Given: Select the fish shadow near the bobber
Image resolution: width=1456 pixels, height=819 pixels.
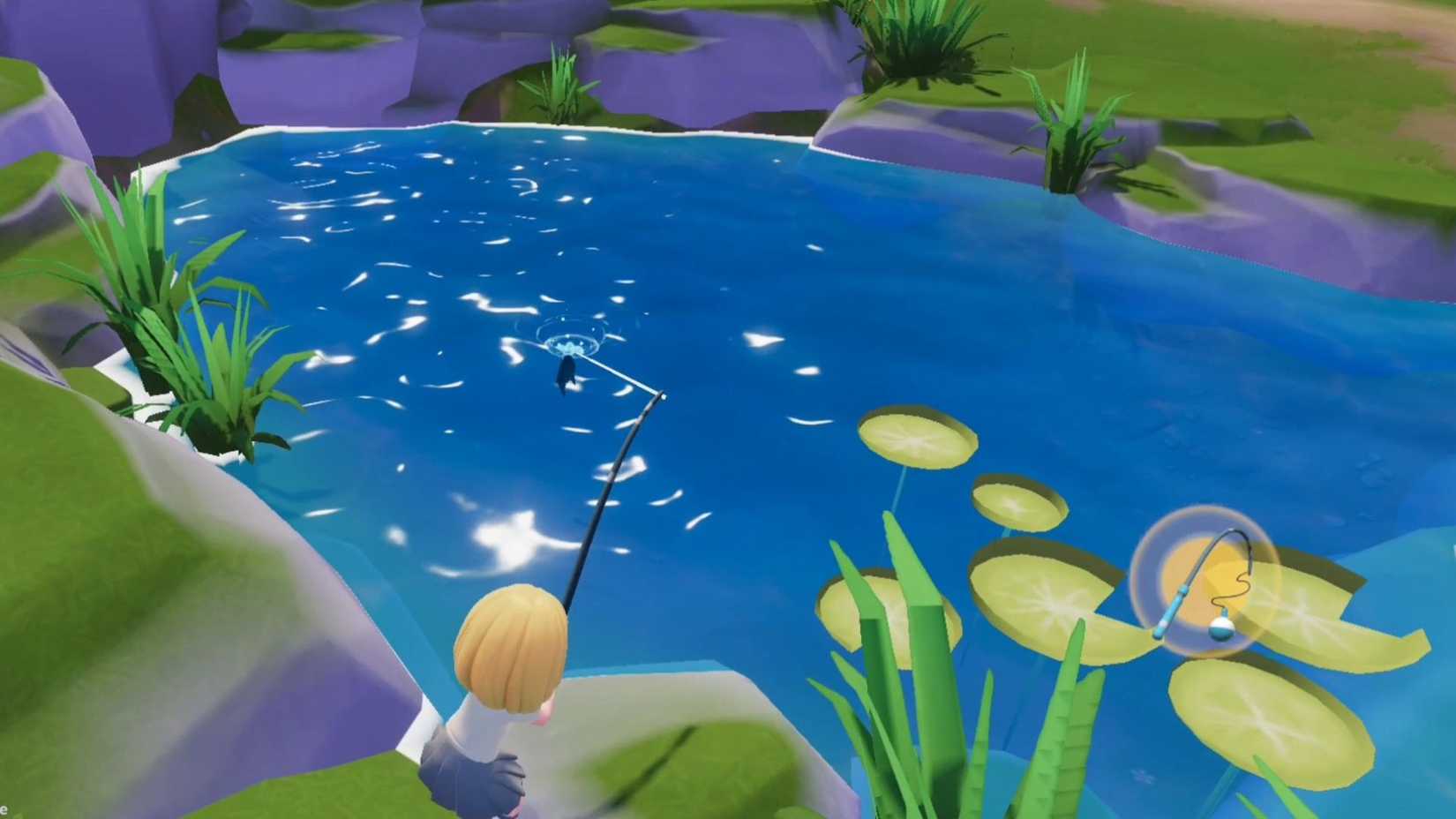Looking at the screenshot, I should pos(566,375).
